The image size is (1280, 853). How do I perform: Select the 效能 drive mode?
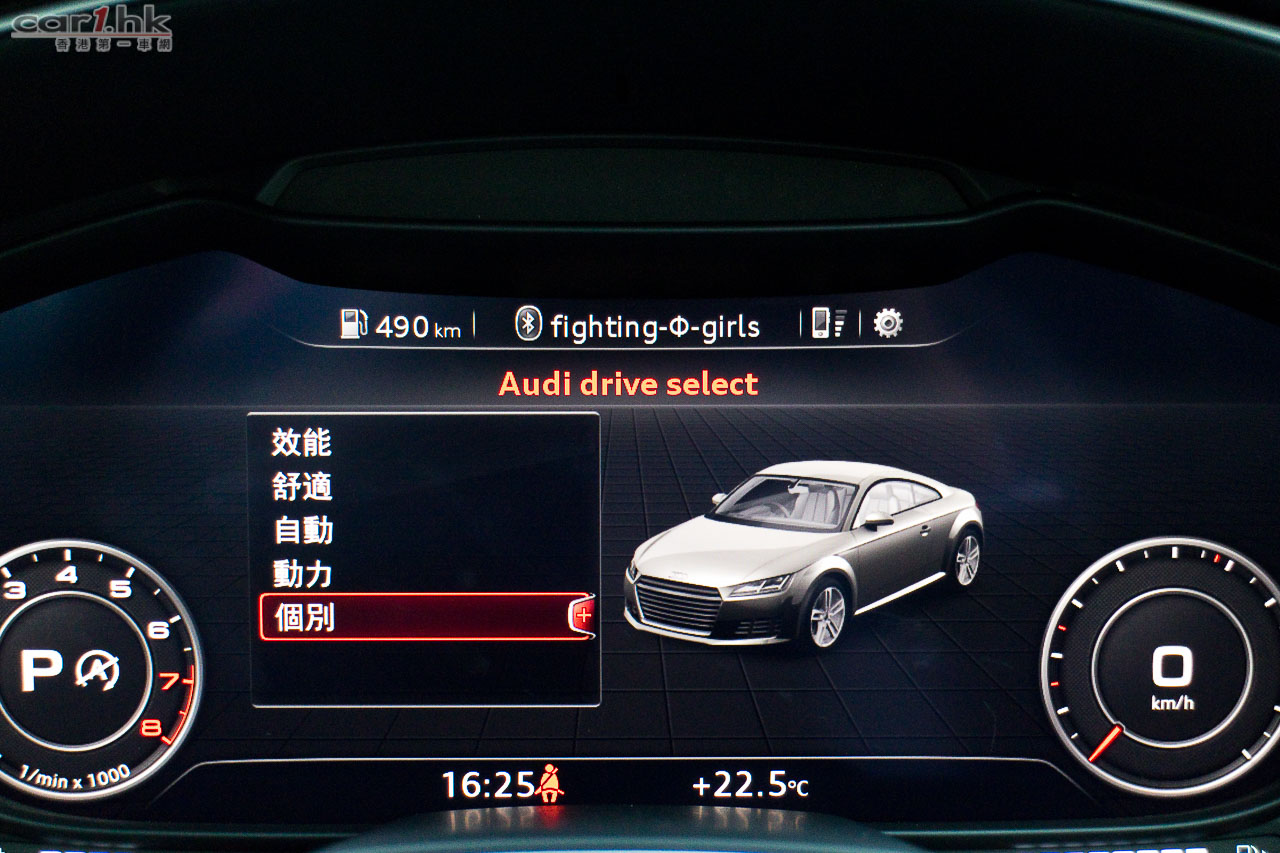coord(301,443)
